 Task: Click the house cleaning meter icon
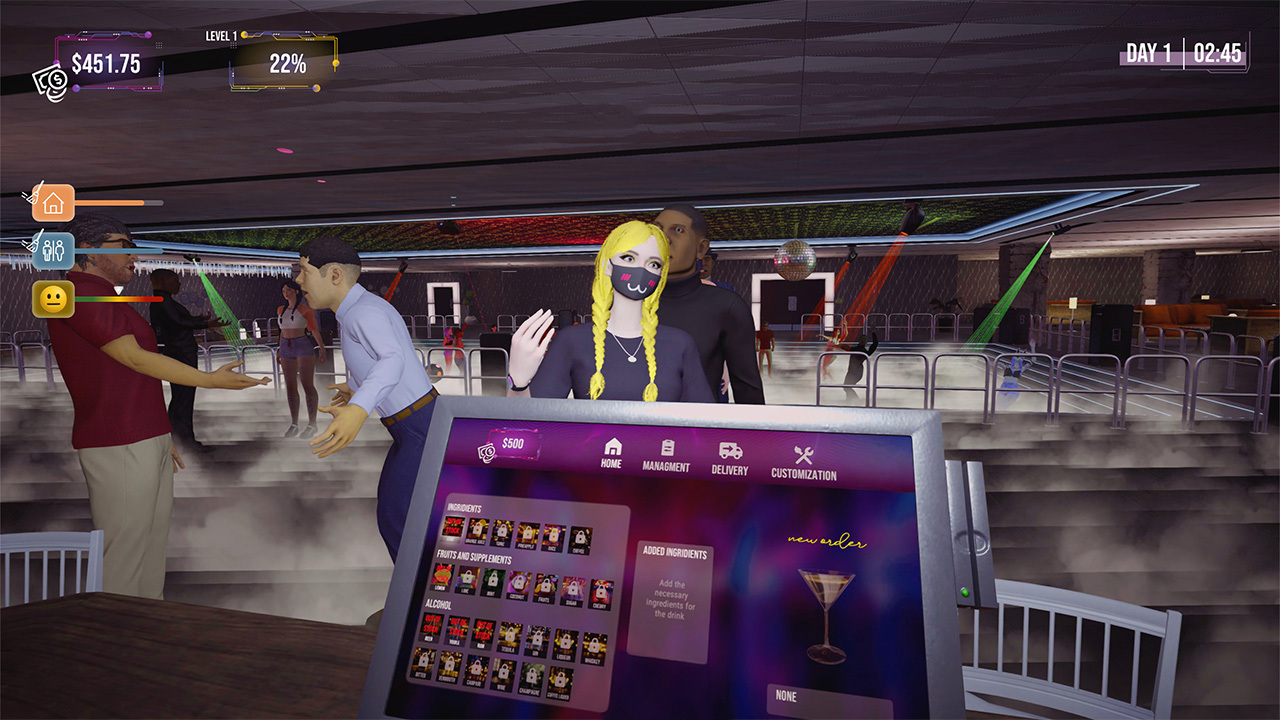pos(55,203)
